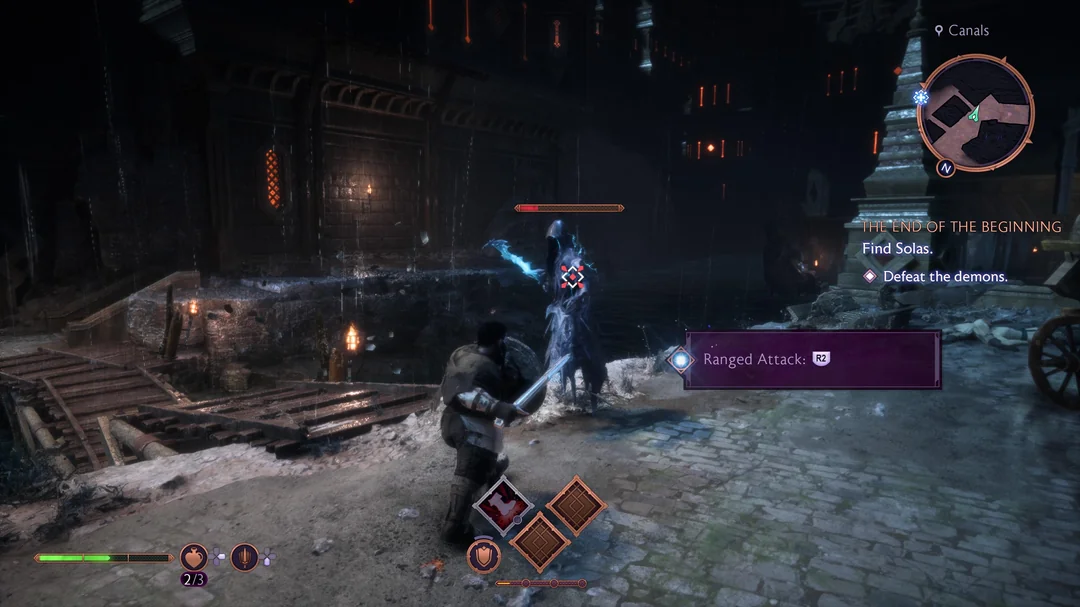This screenshot has width=1080, height=607.
Task: Open The End of the Beginning quest tracker
Action: (961, 227)
